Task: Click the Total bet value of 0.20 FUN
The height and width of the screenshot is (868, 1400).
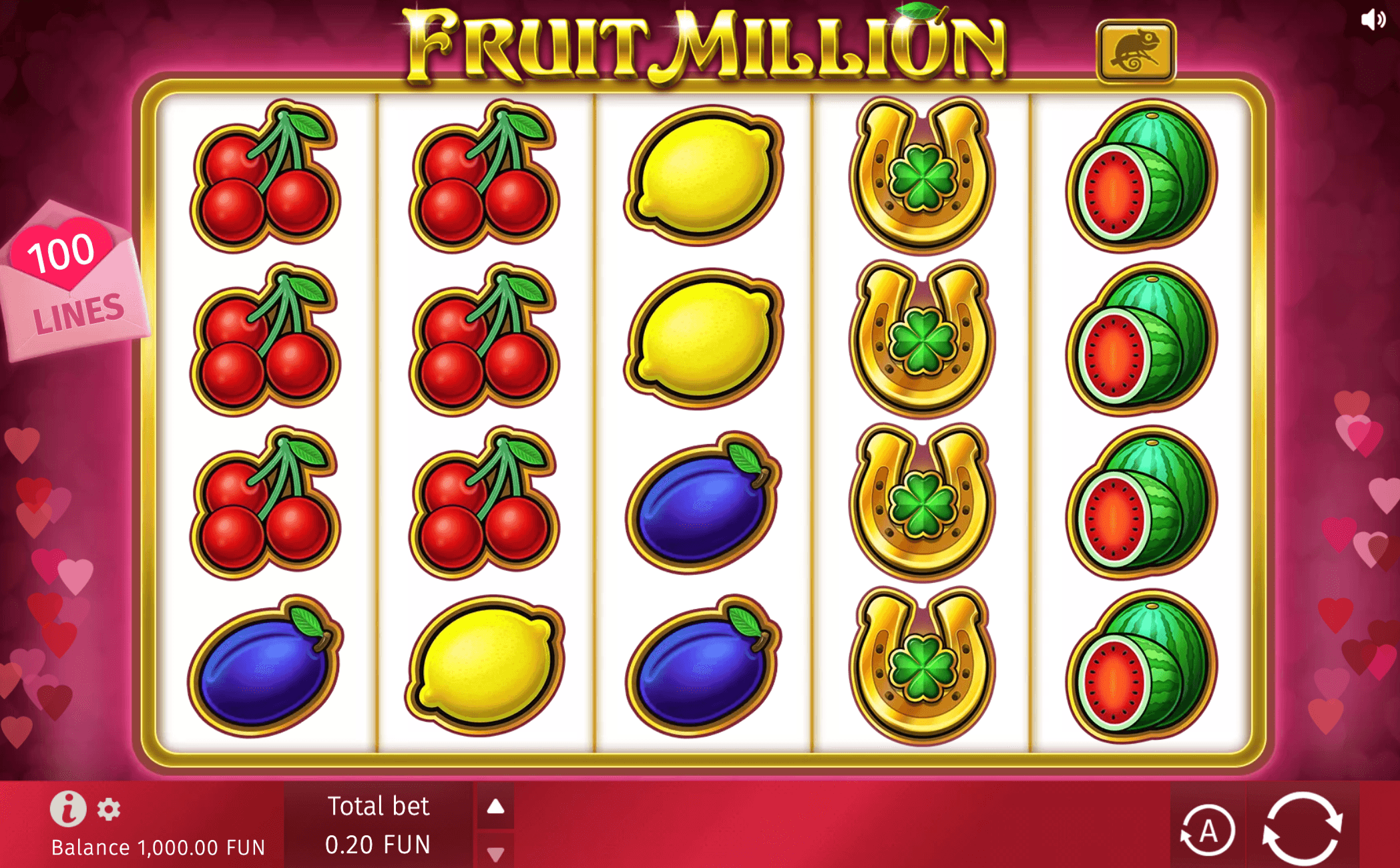Action: [376, 846]
